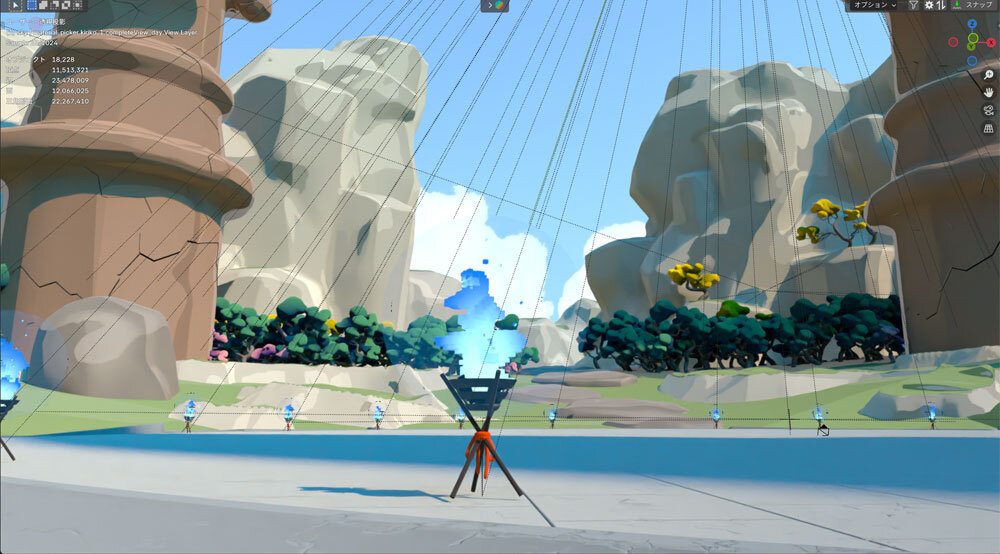Click the funnel filter icon
1000x554 pixels.
pos(913,5)
